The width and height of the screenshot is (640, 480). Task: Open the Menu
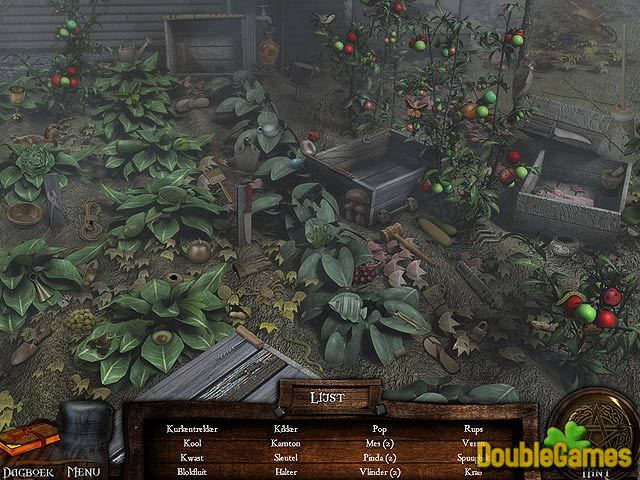pyautogui.click(x=85, y=467)
